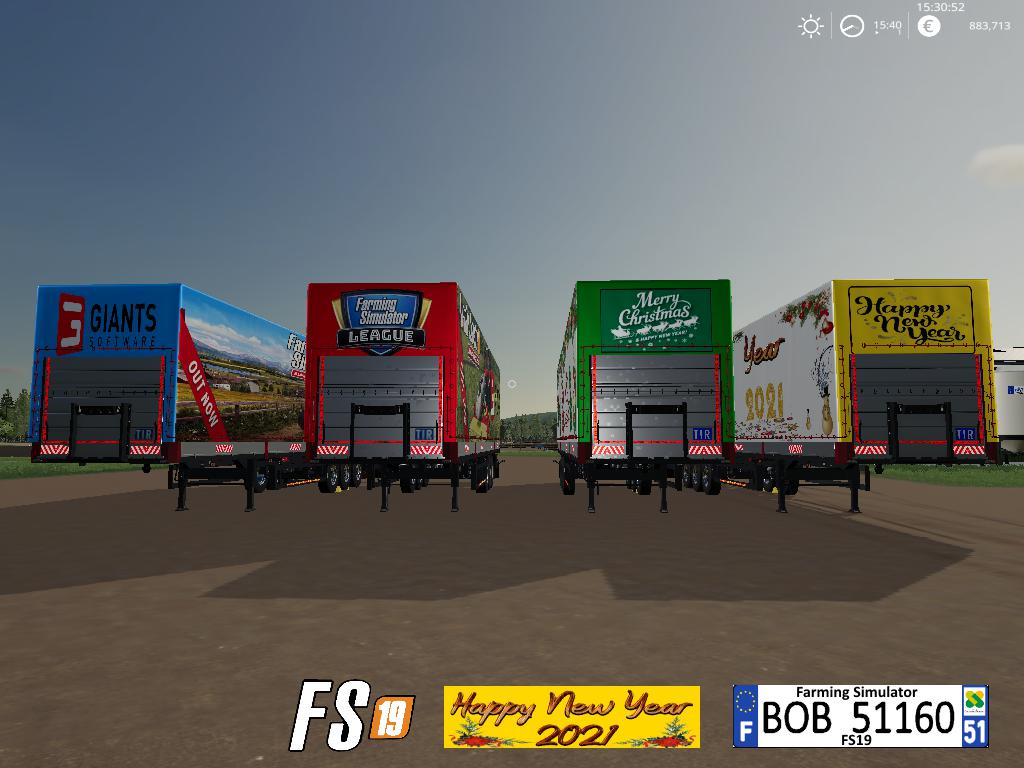This screenshot has width=1024, height=768.
Task: Open the euro money icon
Action: click(929, 26)
